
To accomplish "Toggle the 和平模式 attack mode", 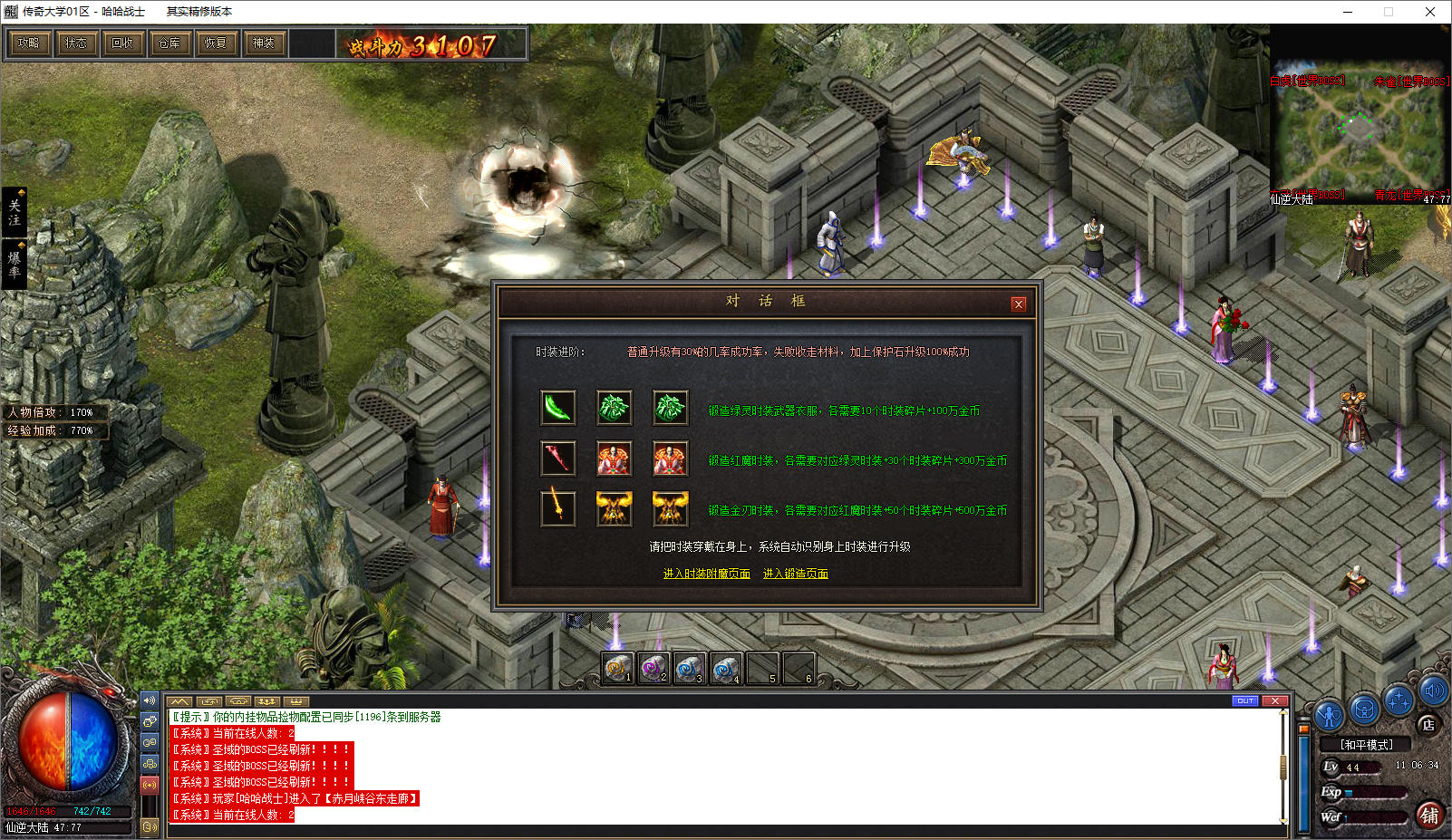I will 1367,745.
